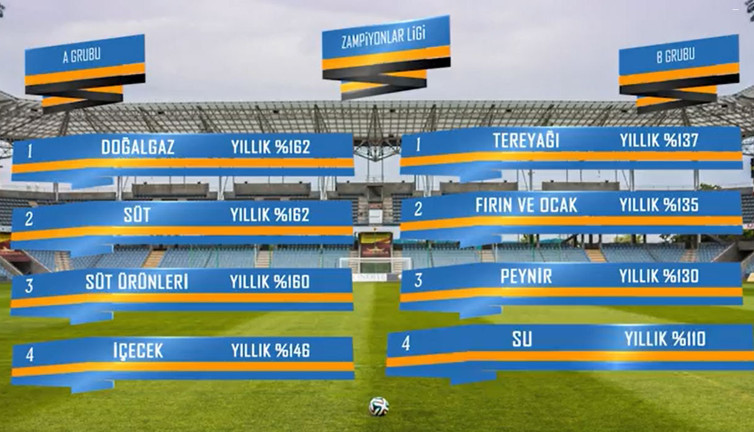Choose the İçecek row
The height and width of the screenshot is (432, 754).
tap(183, 351)
